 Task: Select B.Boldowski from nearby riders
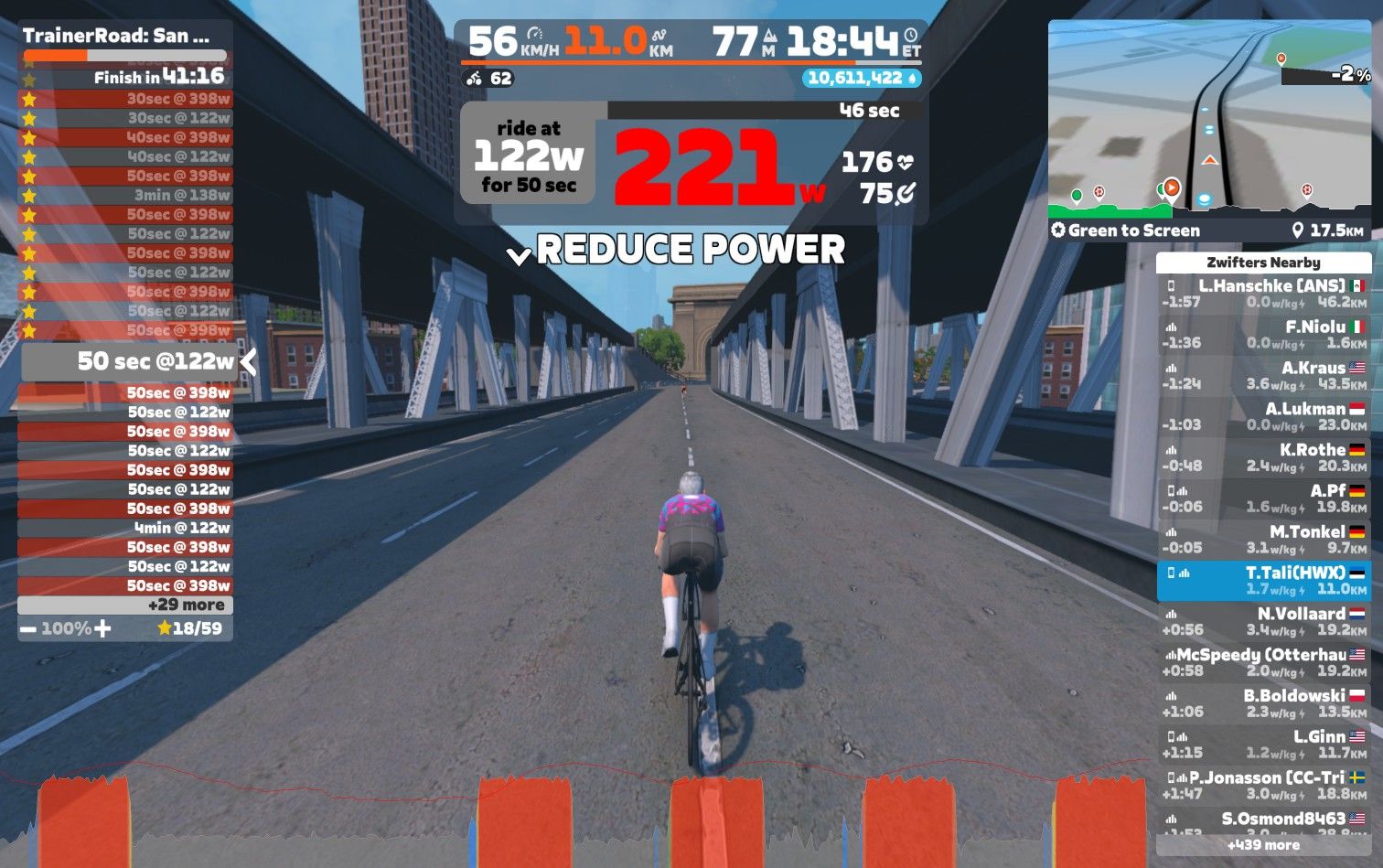point(1263,703)
